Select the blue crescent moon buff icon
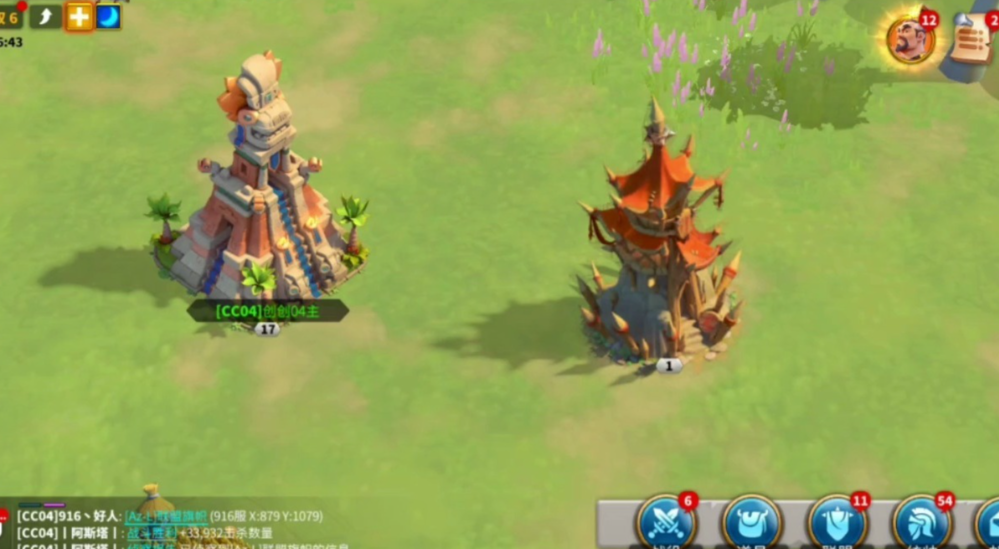This screenshot has width=999, height=549. pos(108,16)
